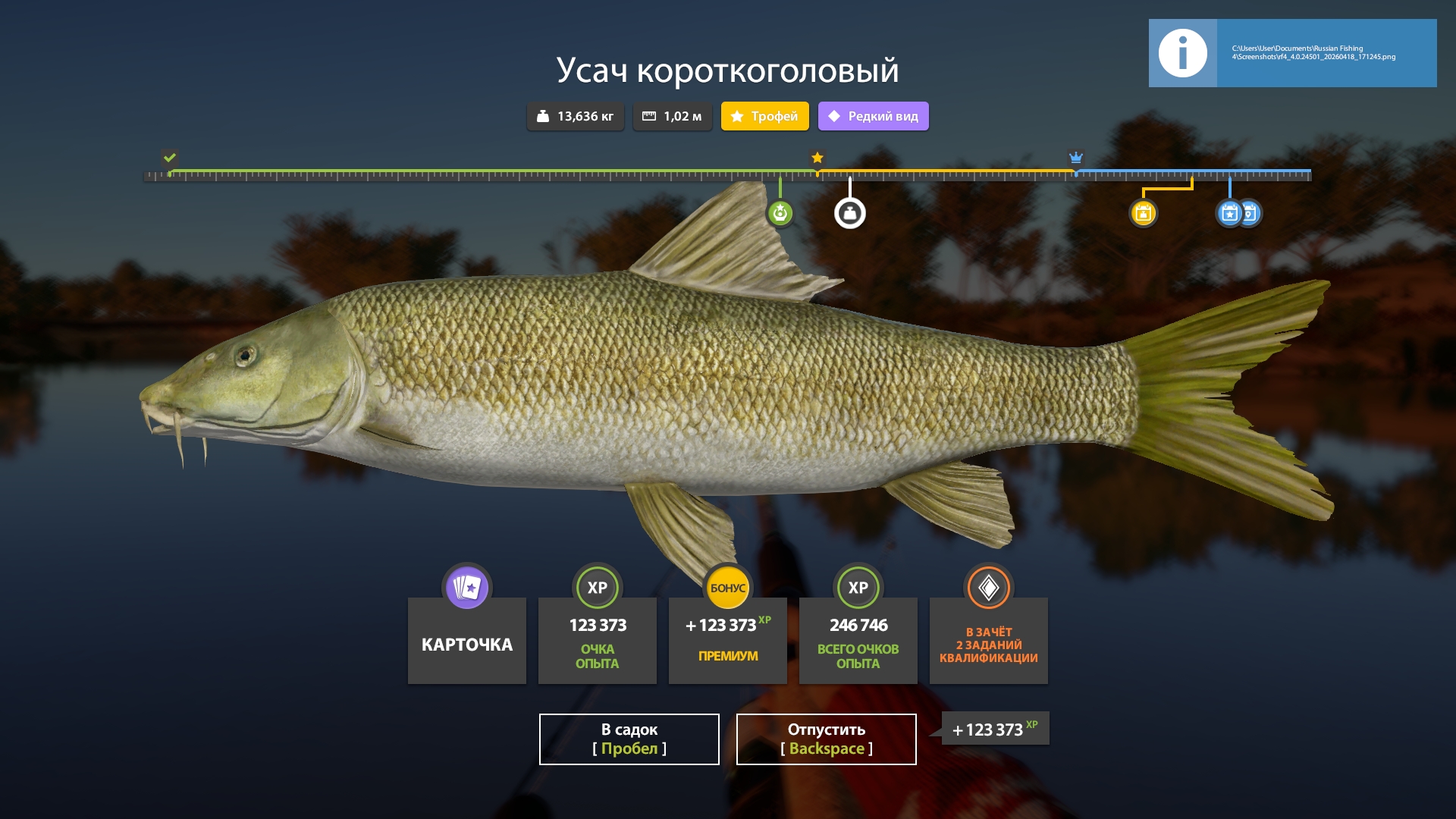The image size is (1456, 819).
Task: Click the green checkmark on the scale
Action: click(x=168, y=158)
